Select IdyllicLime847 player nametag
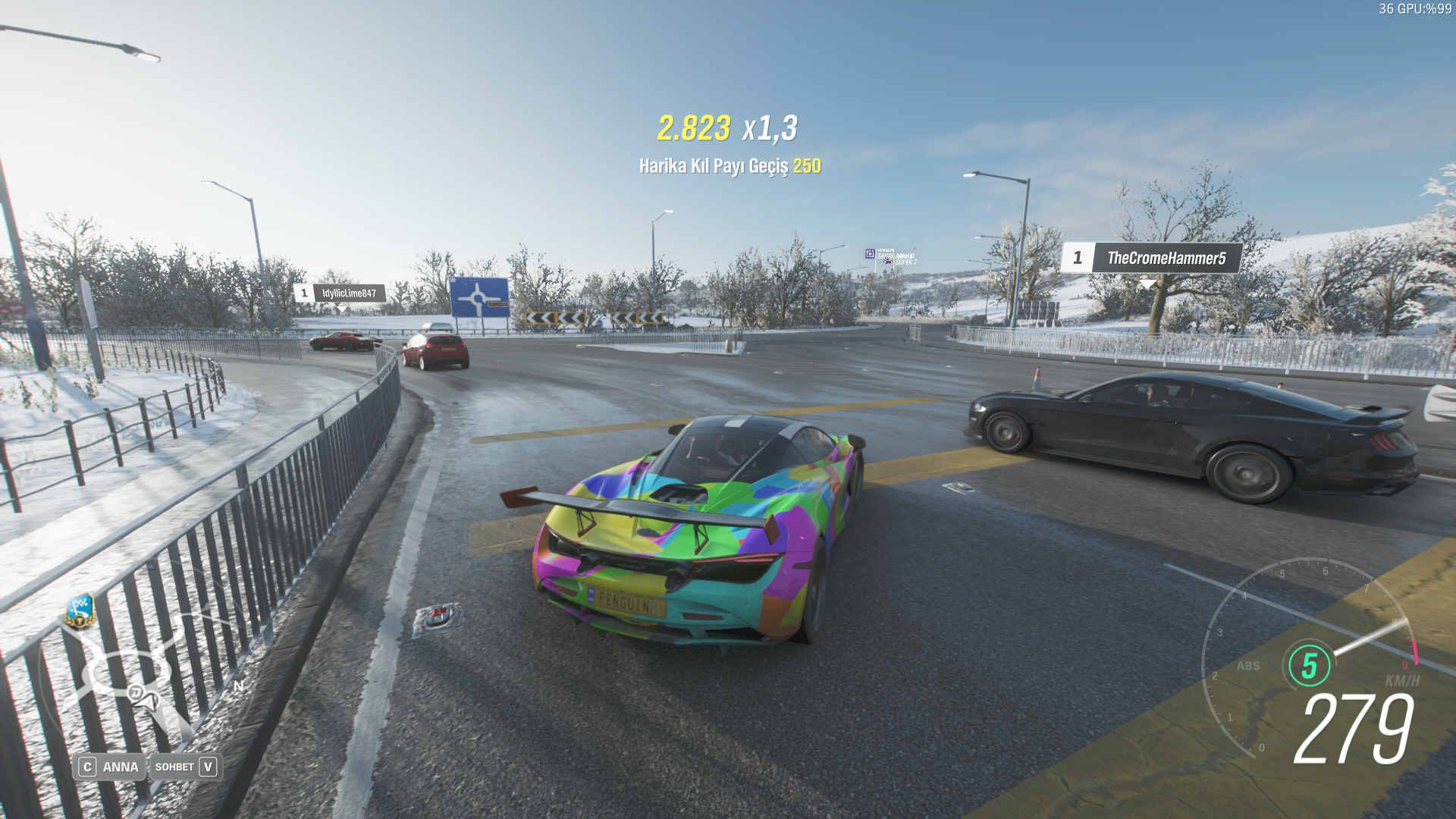Image resolution: width=1456 pixels, height=819 pixels. click(340, 293)
